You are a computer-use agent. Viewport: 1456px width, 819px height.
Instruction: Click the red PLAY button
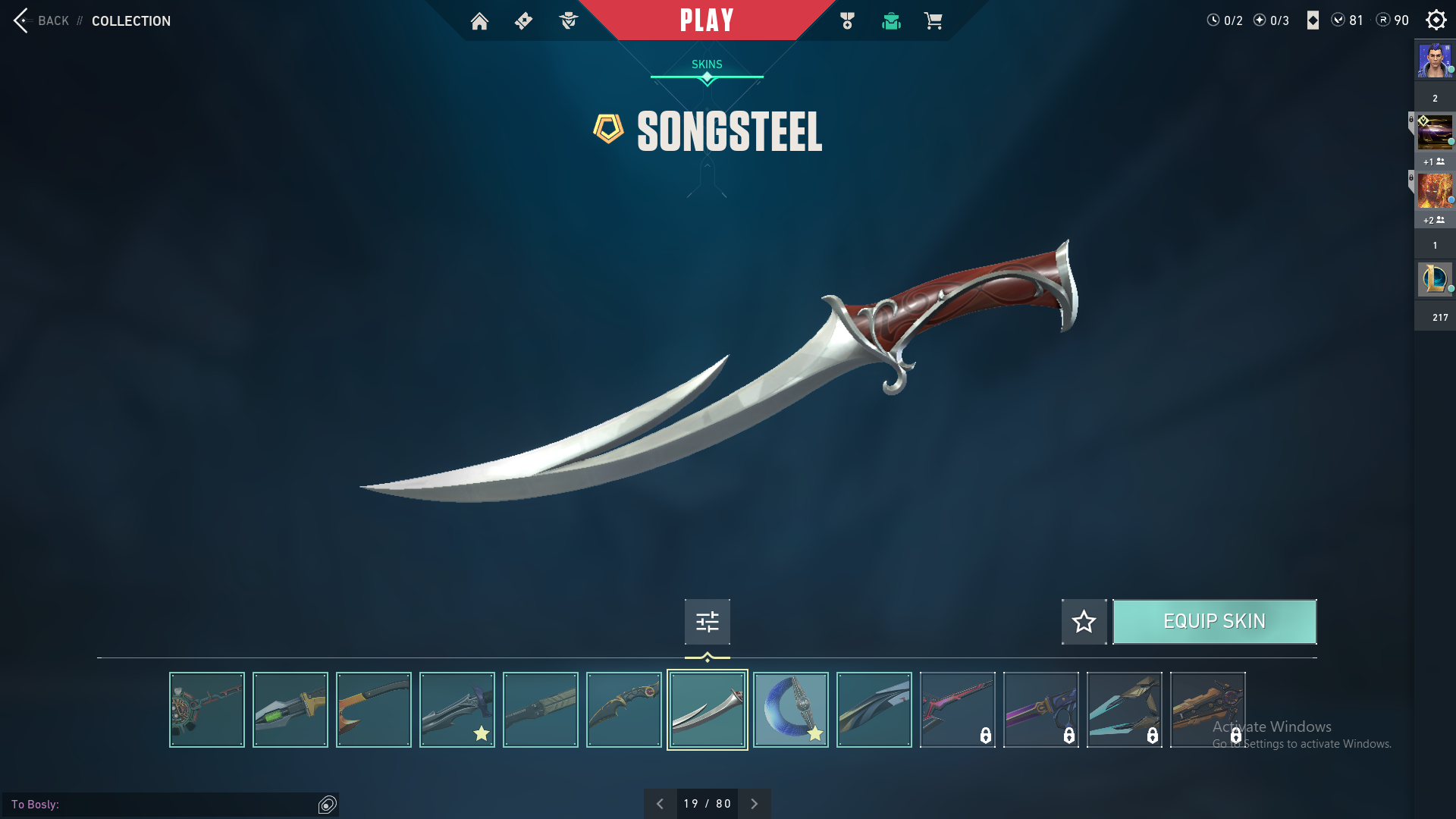coord(707,20)
